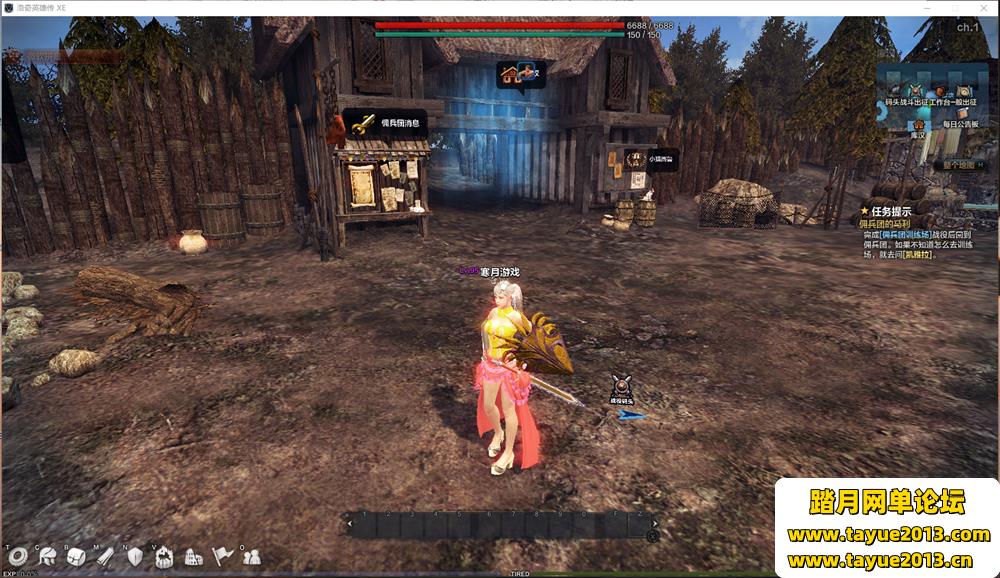Open the house marker above the blue doorway
Image resolution: width=1000 pixels, height=578 pixels.
tap(521, 74)
